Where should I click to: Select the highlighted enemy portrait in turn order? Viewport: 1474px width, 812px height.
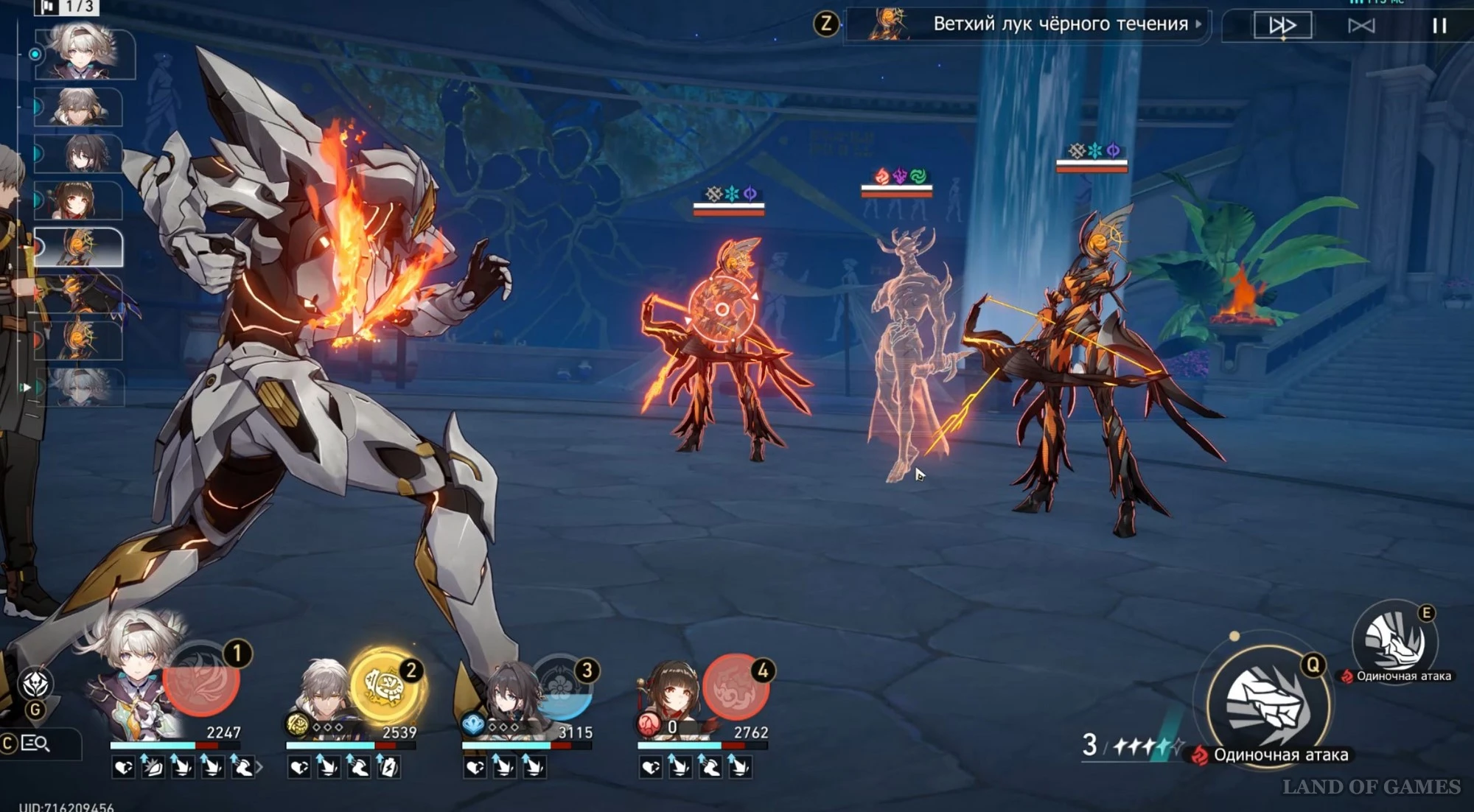[x=79, y=247]
